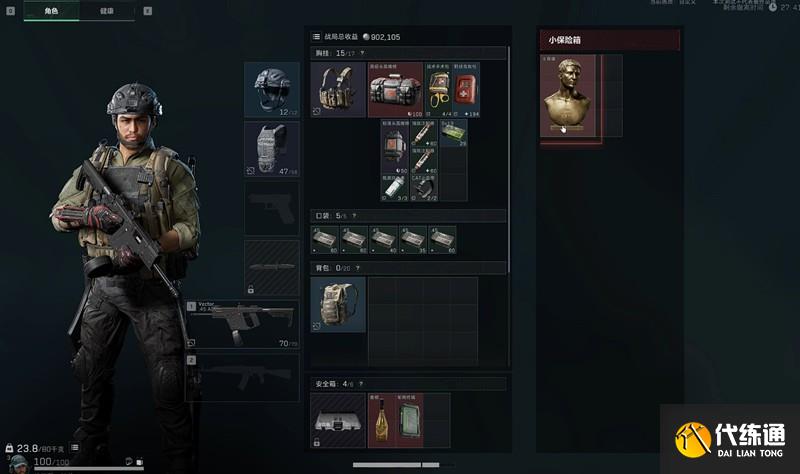Viewport: 800px width, 474px height.
Task: Select the golden champagne bottle in safe box
Action: point(381,419)
